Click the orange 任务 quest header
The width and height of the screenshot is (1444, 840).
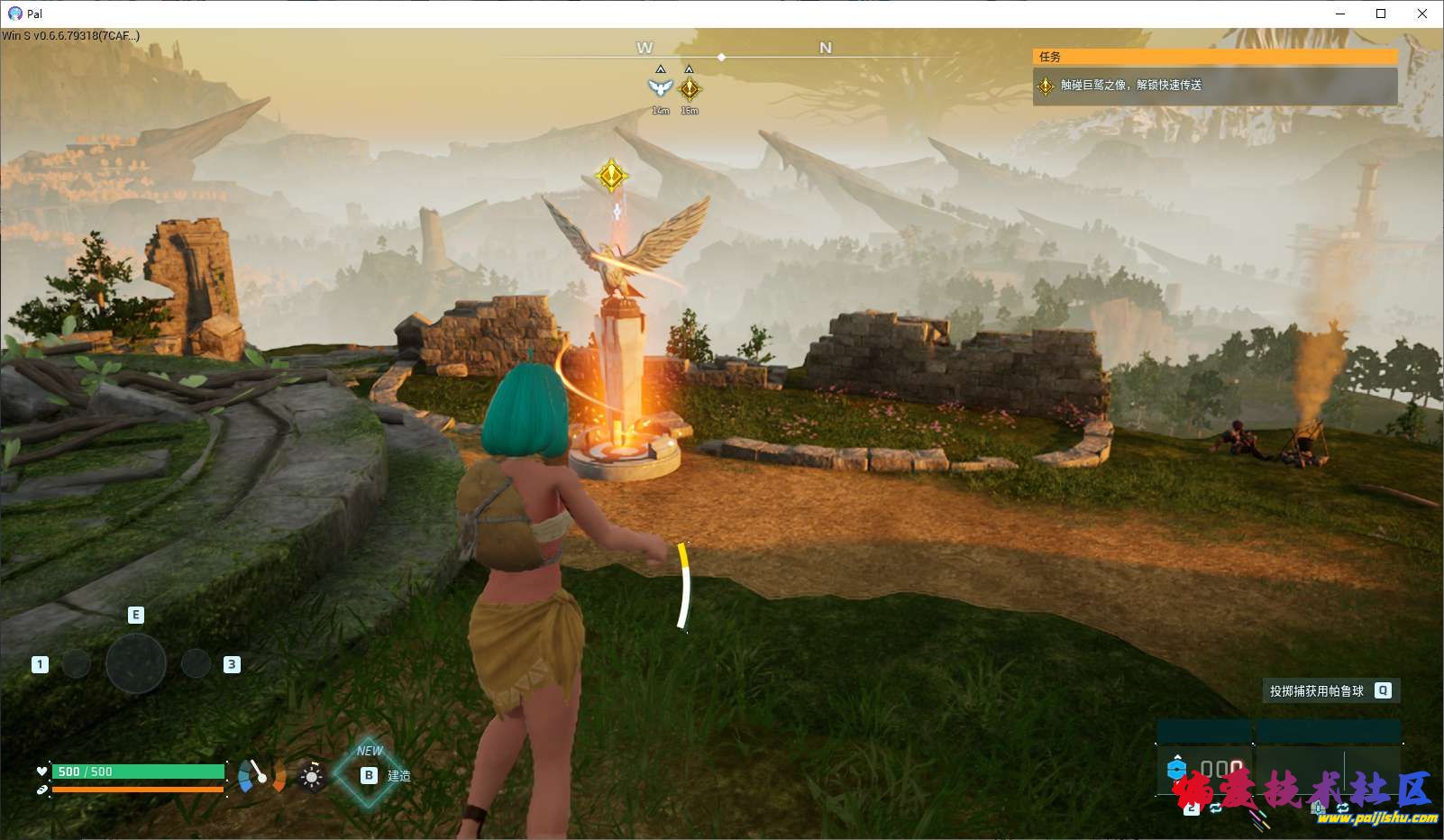coord(1214,56)
